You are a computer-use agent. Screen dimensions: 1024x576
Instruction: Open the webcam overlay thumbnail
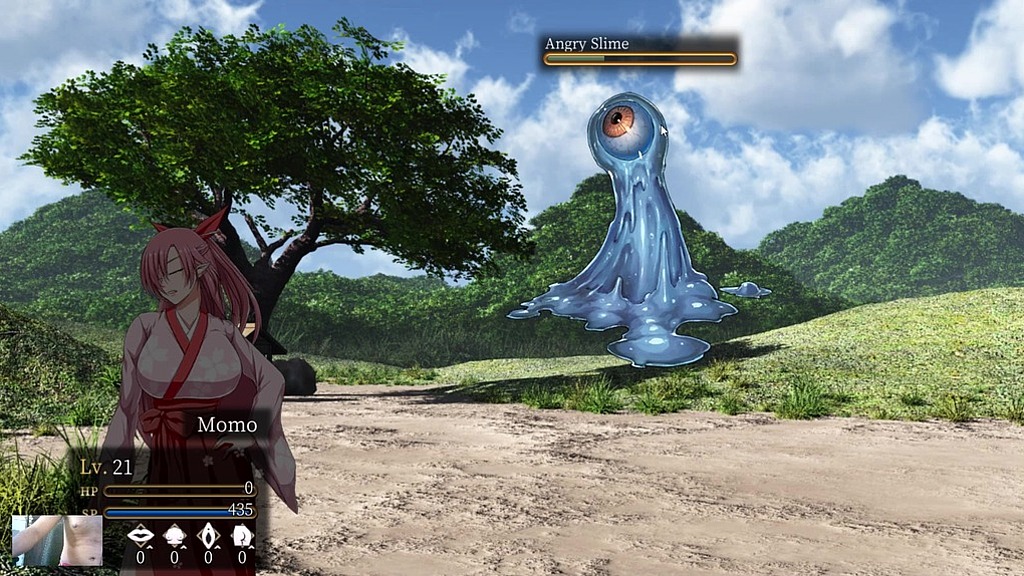coord(57,541)
